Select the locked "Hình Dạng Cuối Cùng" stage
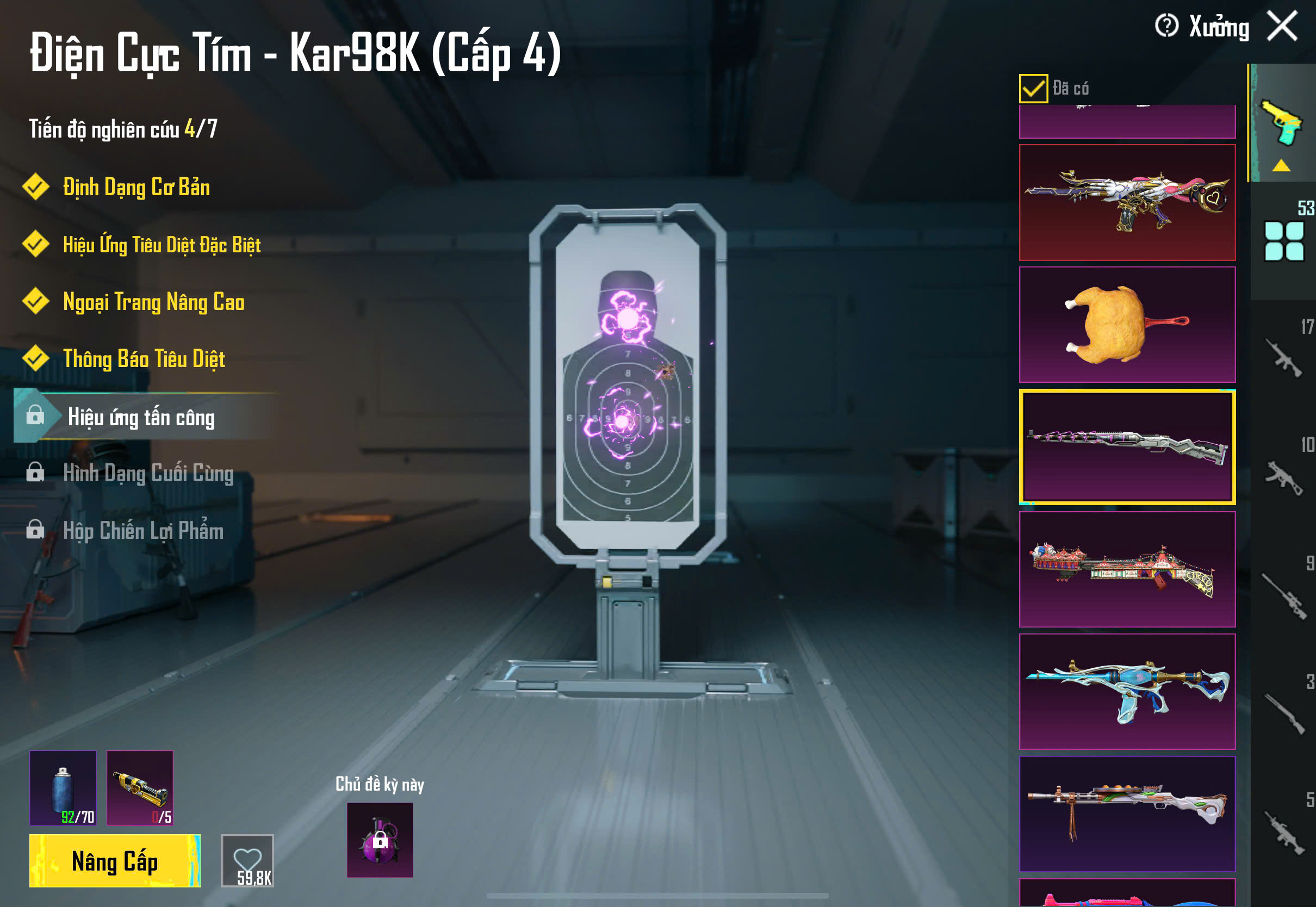1316x907 pixels. pos(148,474)
